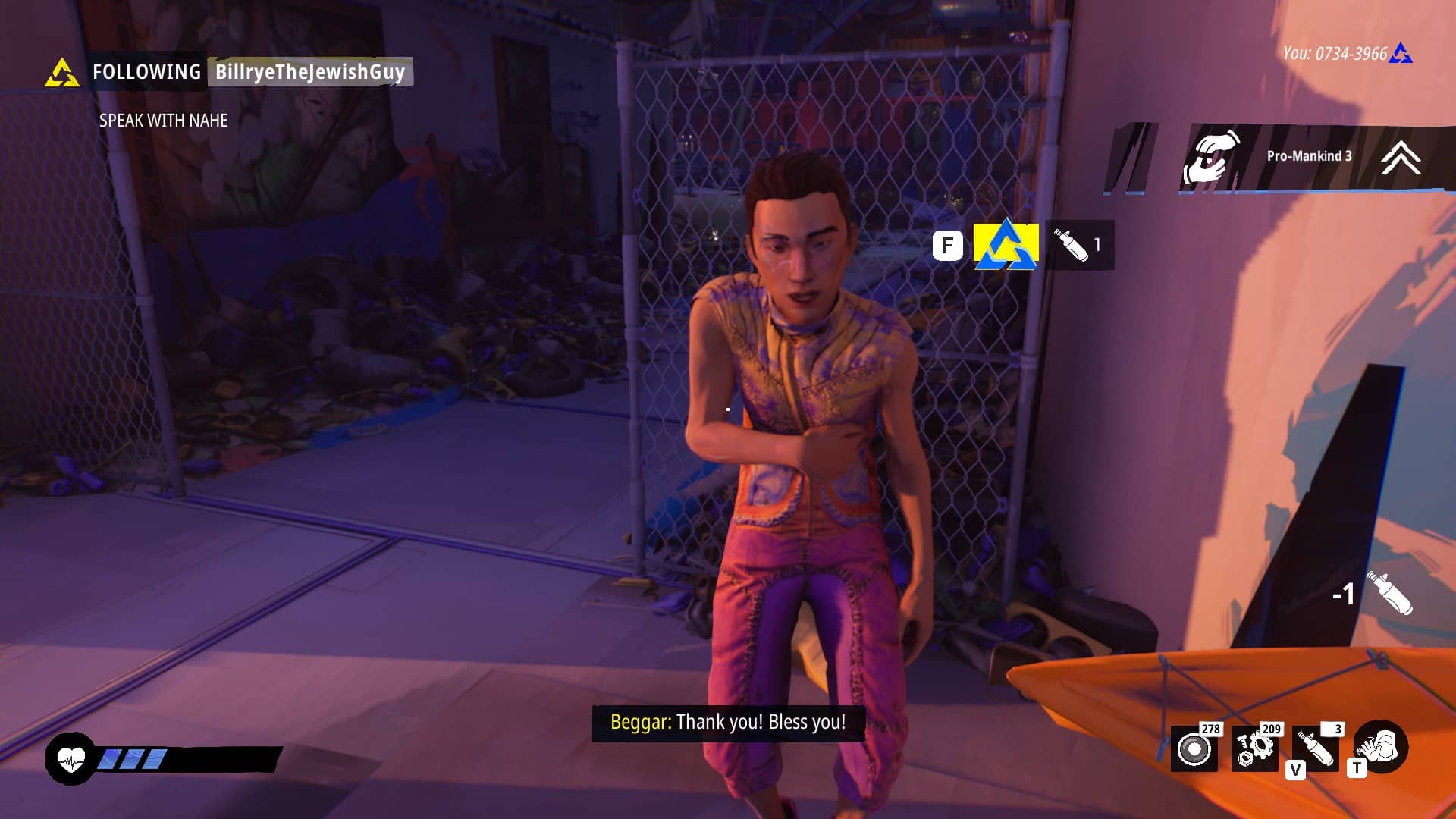This screenshot has height=819, width=1456.
Task: Select the syringe cost box beside faction icon
Action: coord(1079,245)
